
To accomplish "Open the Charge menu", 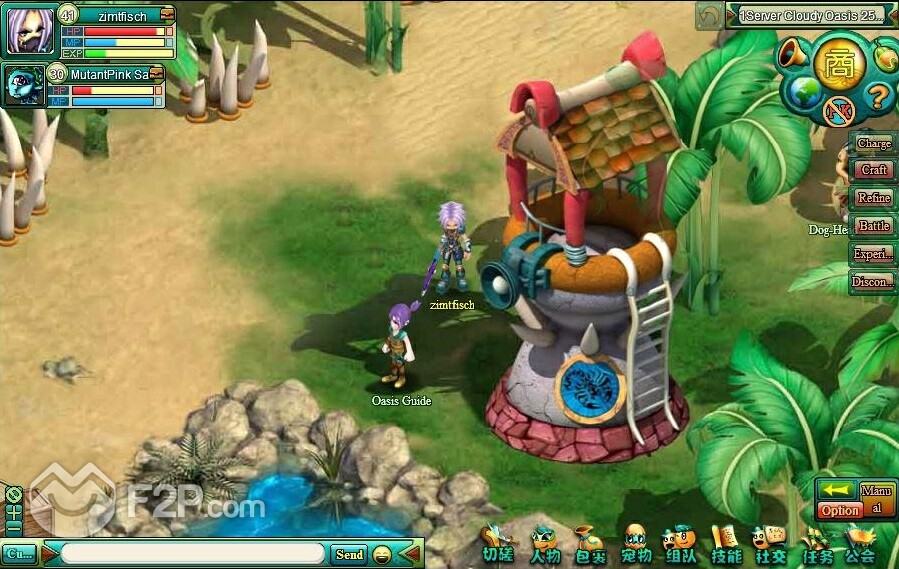I will [x=873, y=144].
